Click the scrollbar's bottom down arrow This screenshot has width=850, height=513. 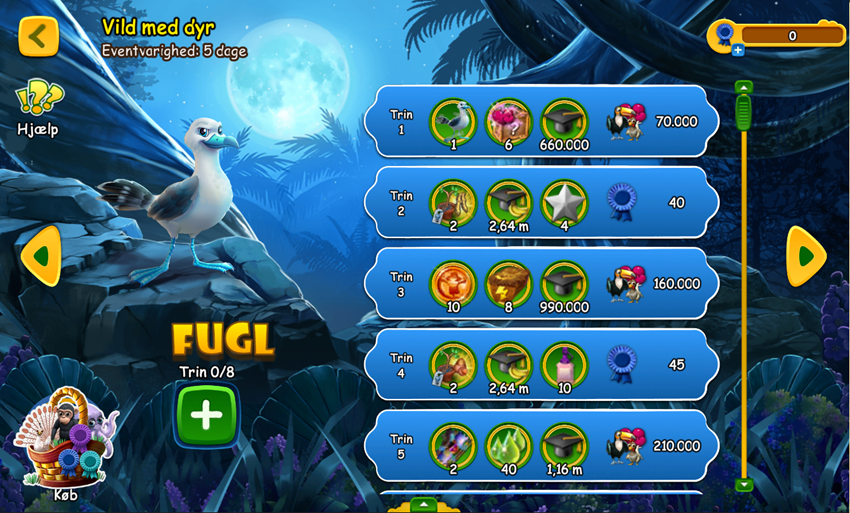tap(743, 484)
